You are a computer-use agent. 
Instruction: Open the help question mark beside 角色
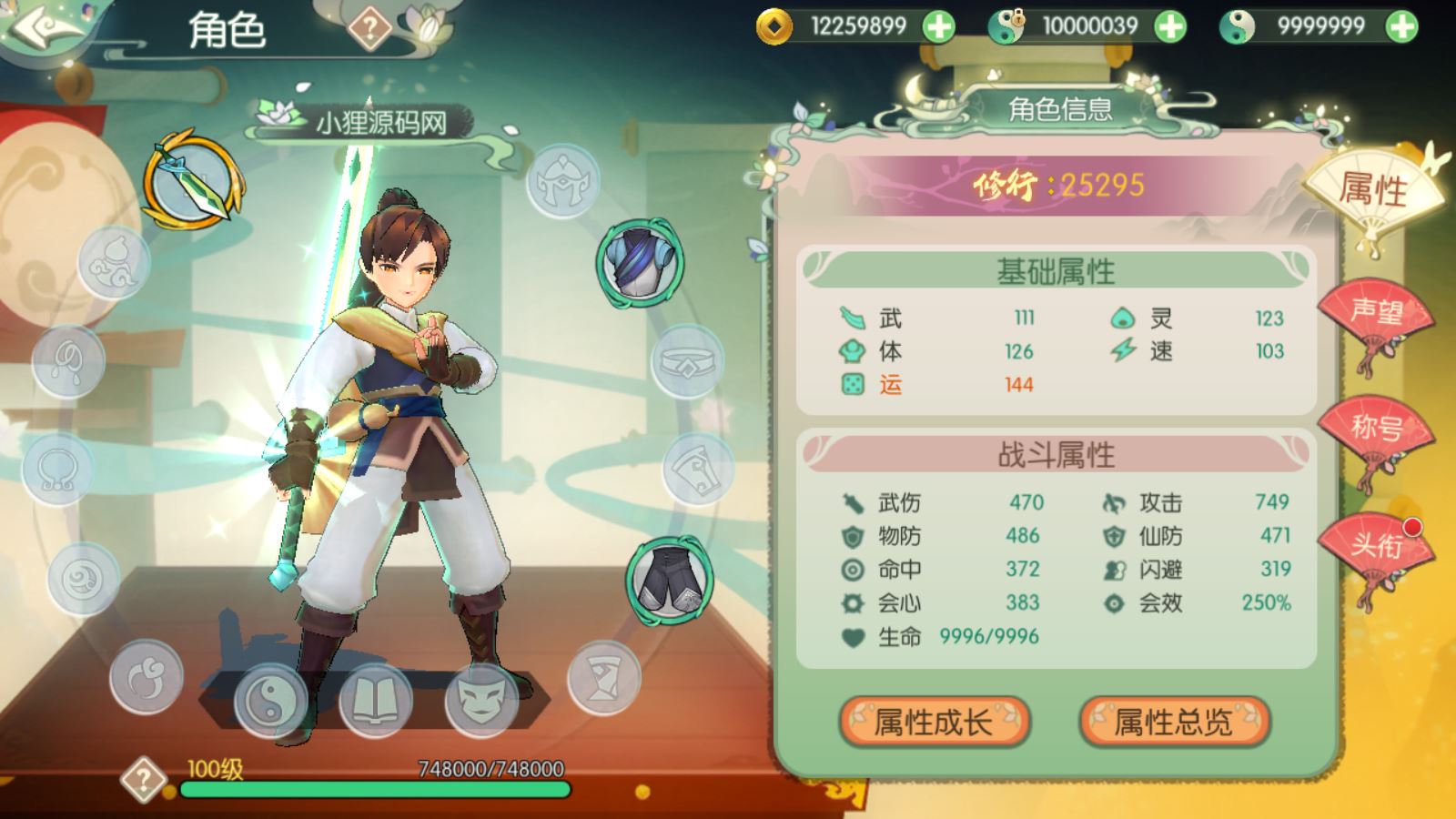click(369, 29)
